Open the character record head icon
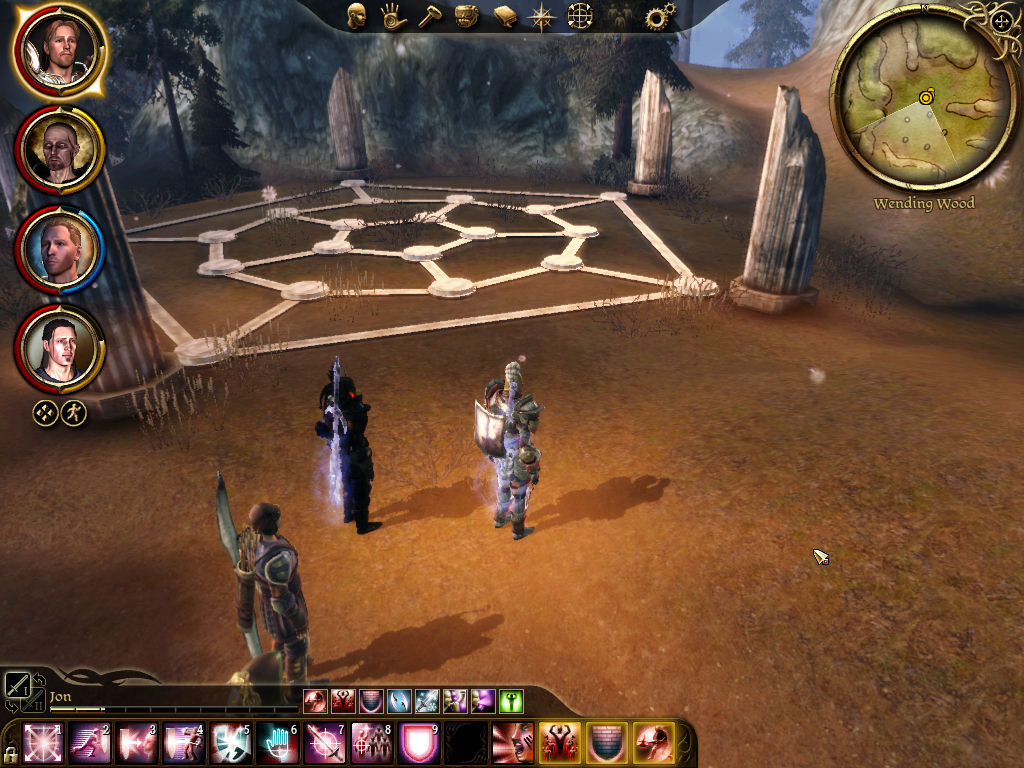 tap(356, 16)
